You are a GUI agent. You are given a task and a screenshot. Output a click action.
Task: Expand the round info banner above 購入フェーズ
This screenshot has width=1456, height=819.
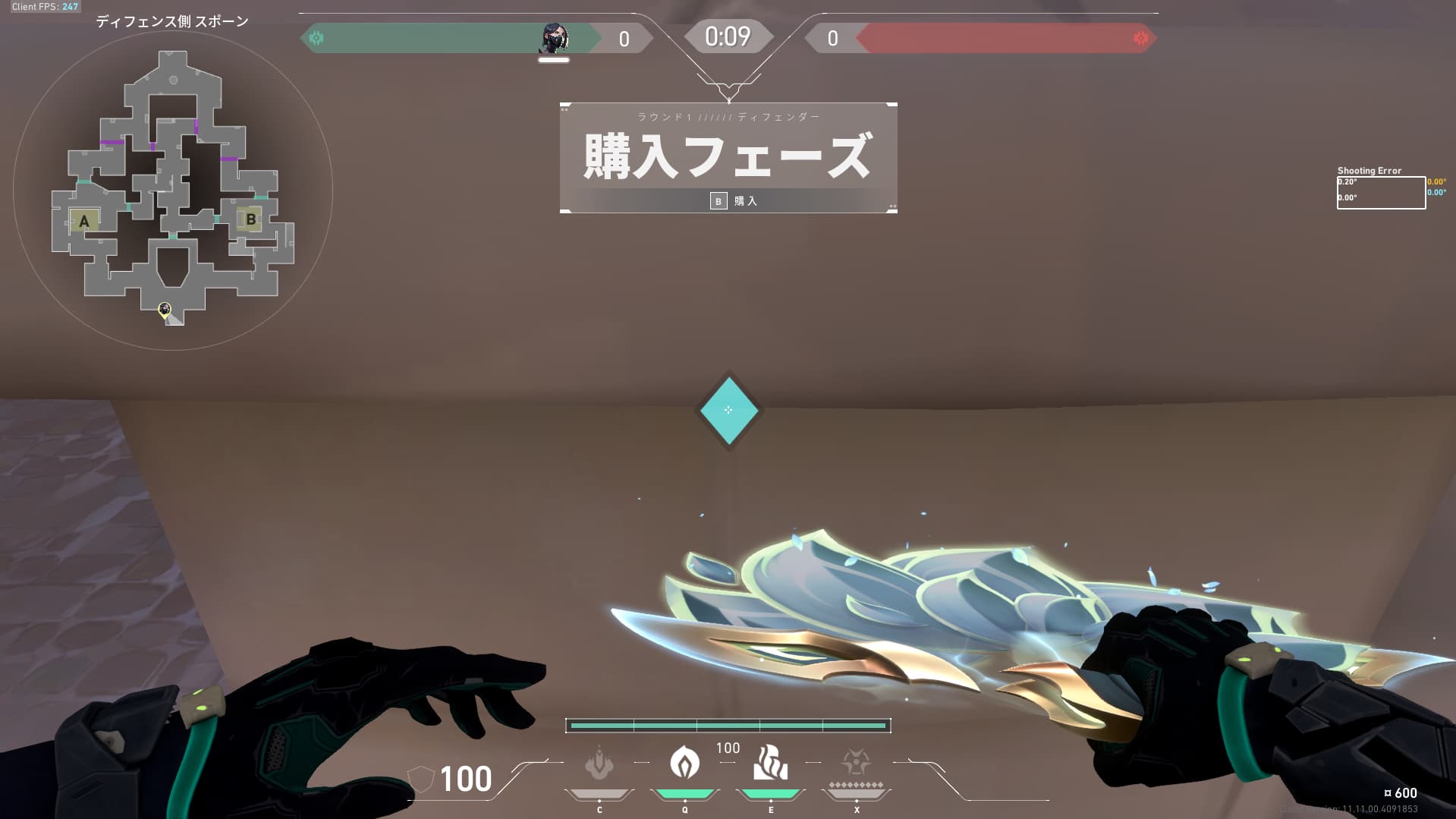[728, 116]
